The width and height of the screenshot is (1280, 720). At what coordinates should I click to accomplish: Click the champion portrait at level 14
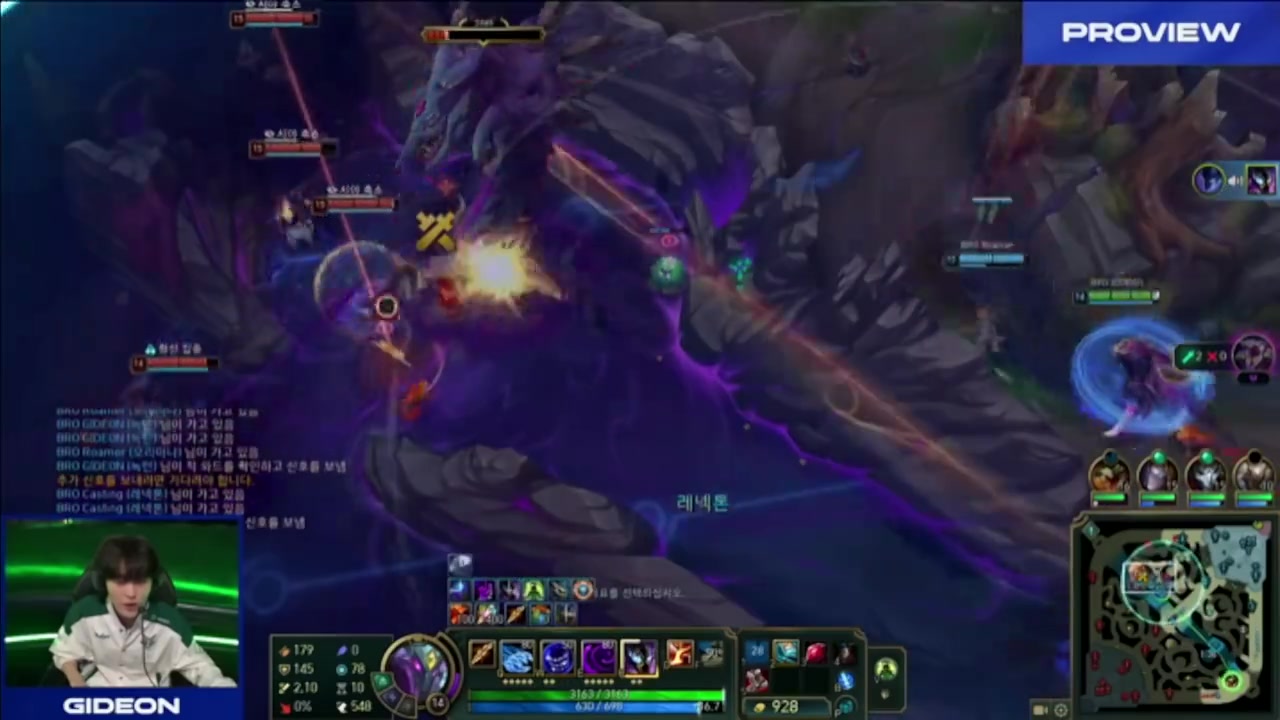click(x=422, y=665)
